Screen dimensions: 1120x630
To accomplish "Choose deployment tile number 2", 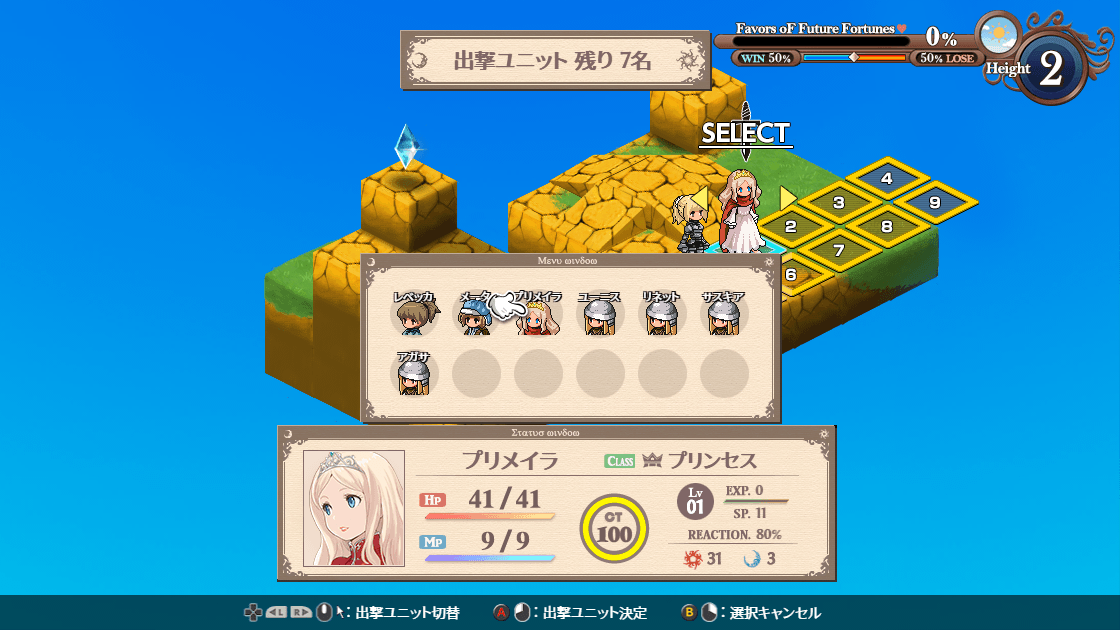I will pos(790,227).
